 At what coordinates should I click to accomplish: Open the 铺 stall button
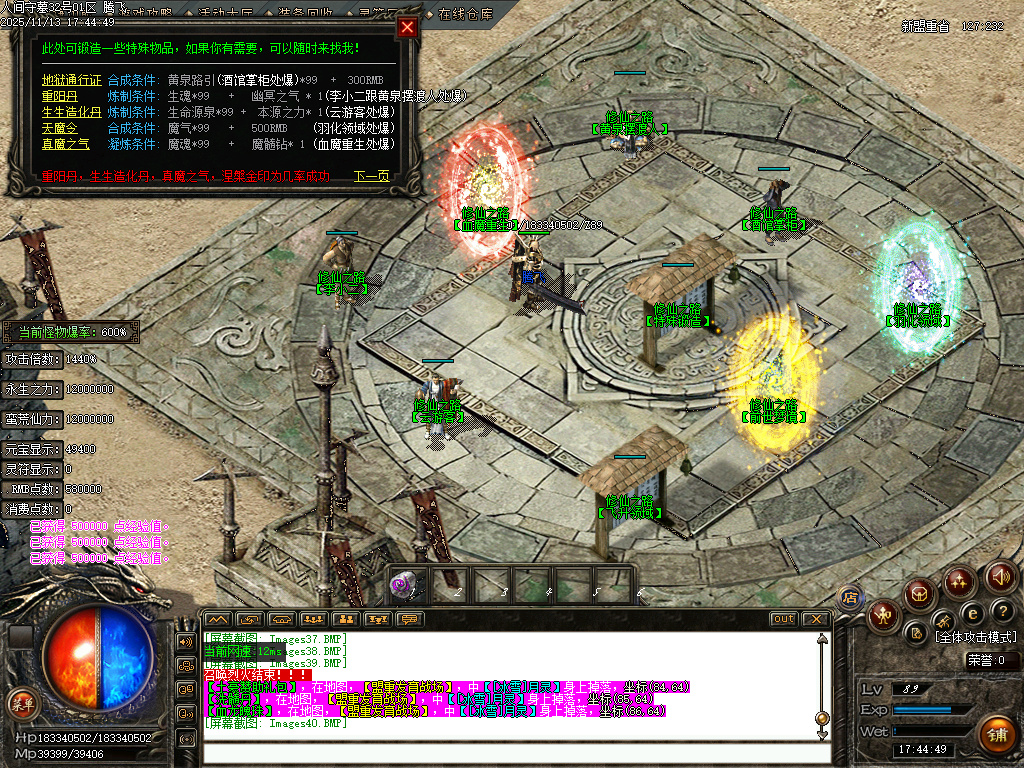[x=996, y=735]
